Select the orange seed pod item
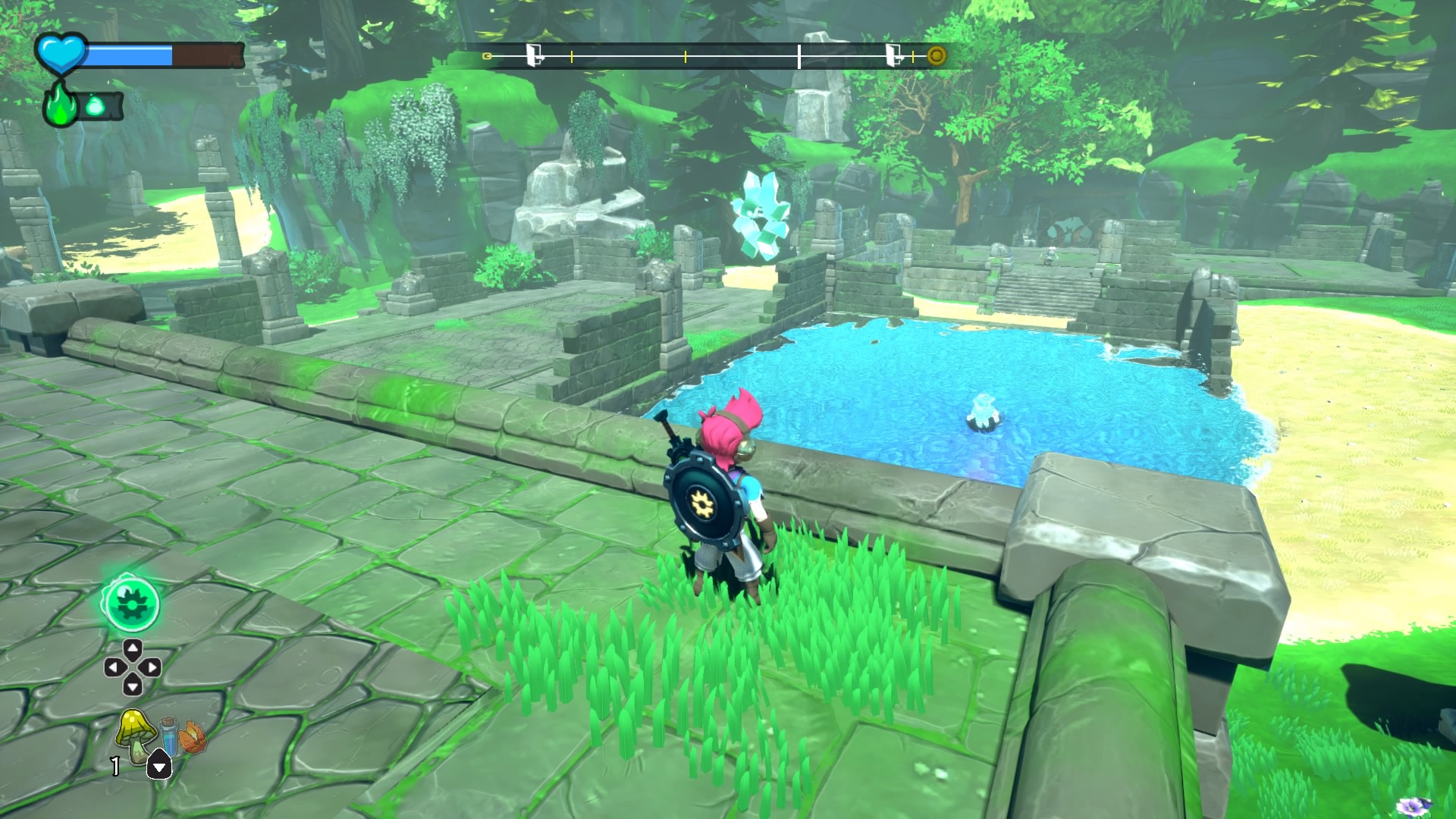 [x=193, y=737]
